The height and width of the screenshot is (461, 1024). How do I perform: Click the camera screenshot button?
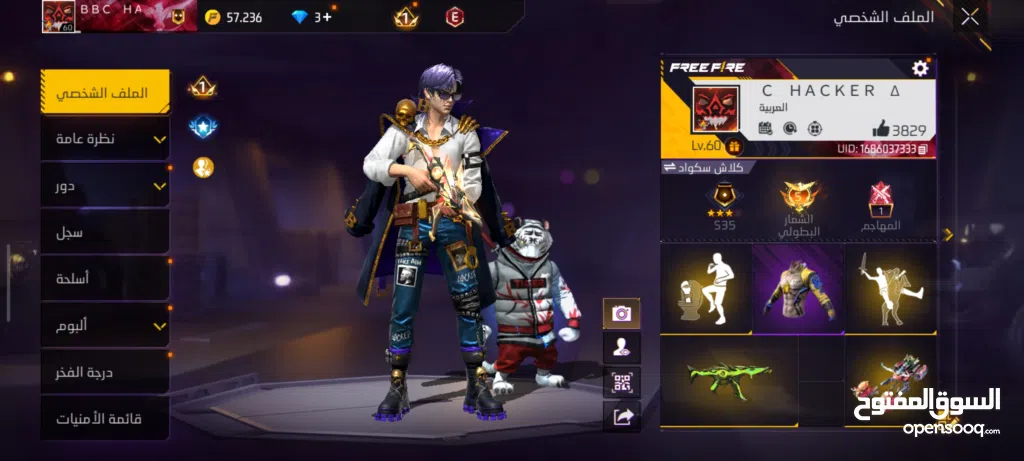click(621, 313)
